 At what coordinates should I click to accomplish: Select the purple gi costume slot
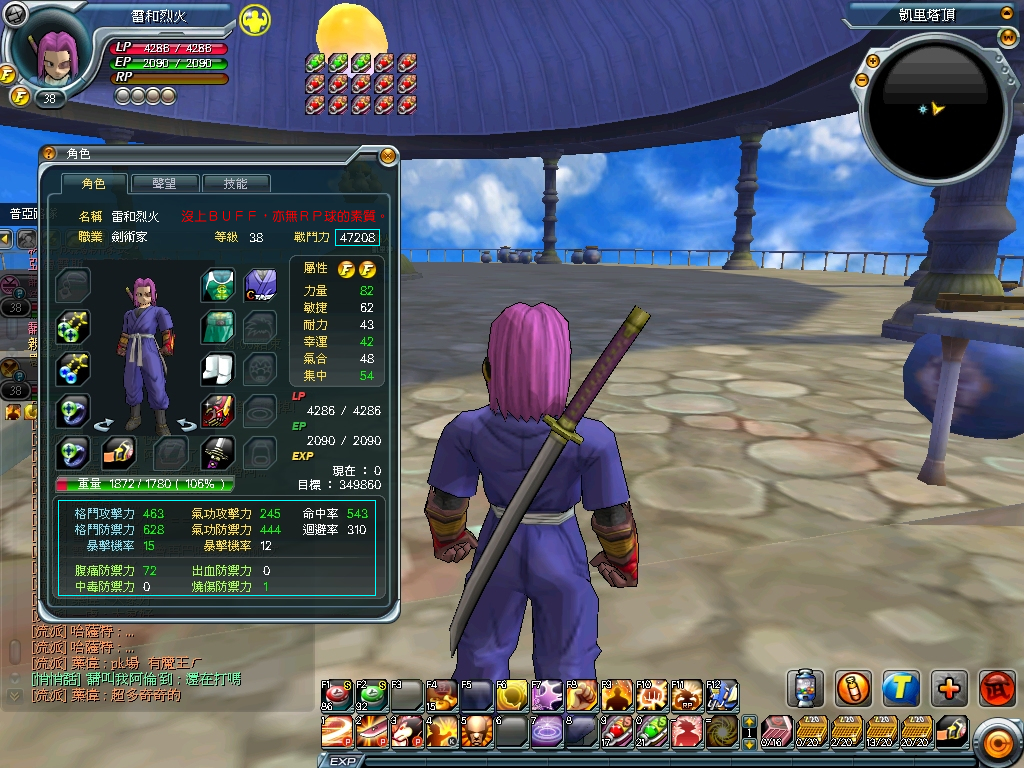tap(261, 284)
